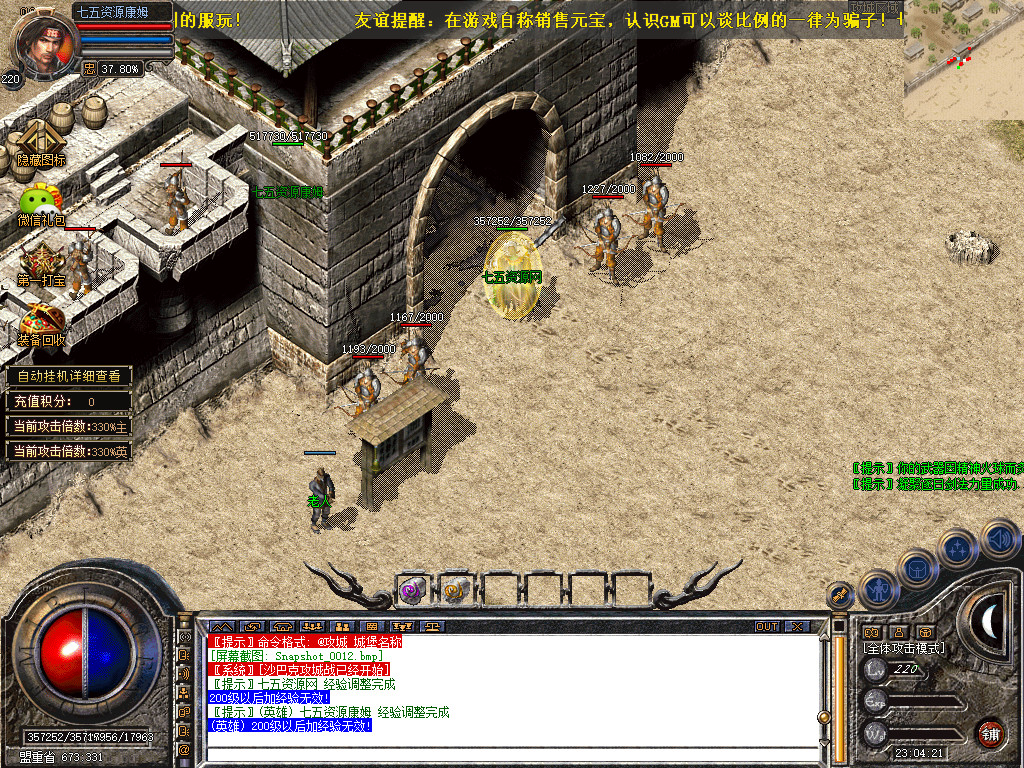Click the mountain icon on chat toolbar
The height and width of the screenshot is (768, 1024).
(221, 627)
